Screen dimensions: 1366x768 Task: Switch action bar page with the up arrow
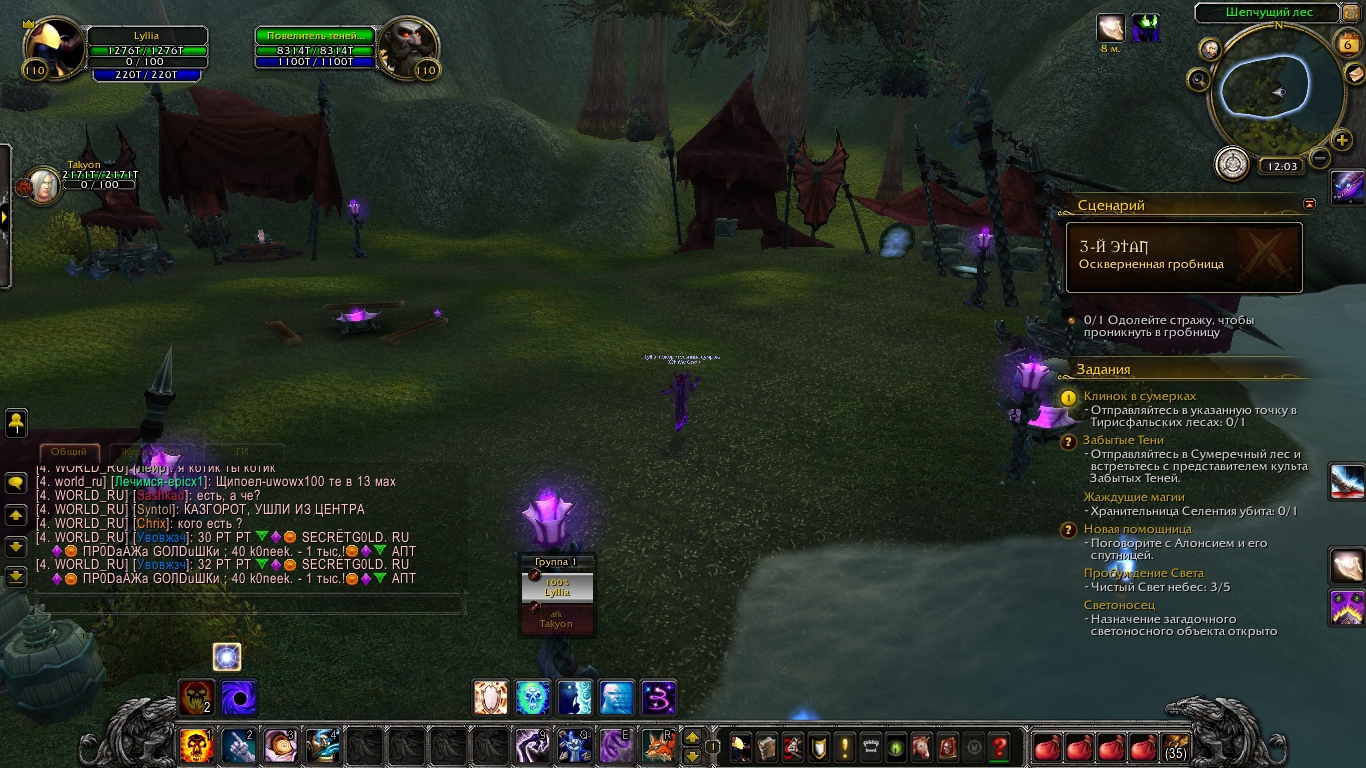click(x=691, y=738)
